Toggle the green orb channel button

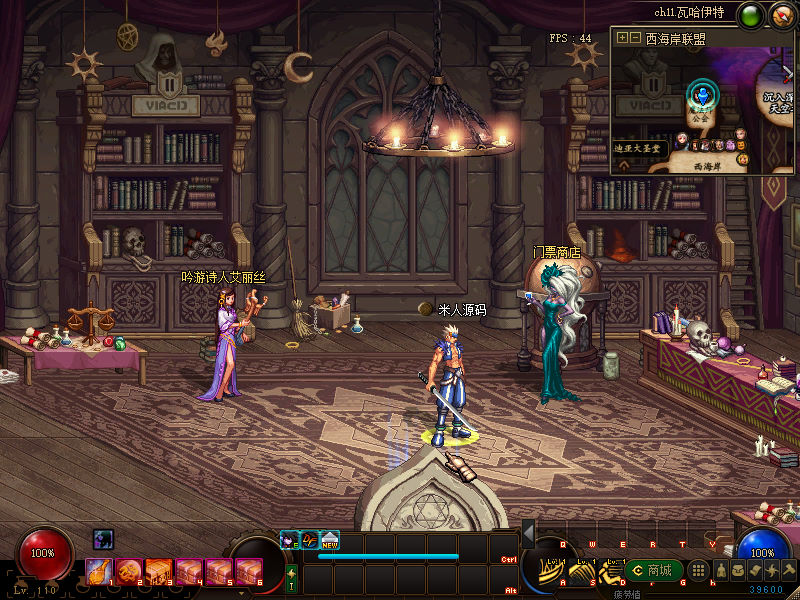pyautogui.click(x=750, y=14)
